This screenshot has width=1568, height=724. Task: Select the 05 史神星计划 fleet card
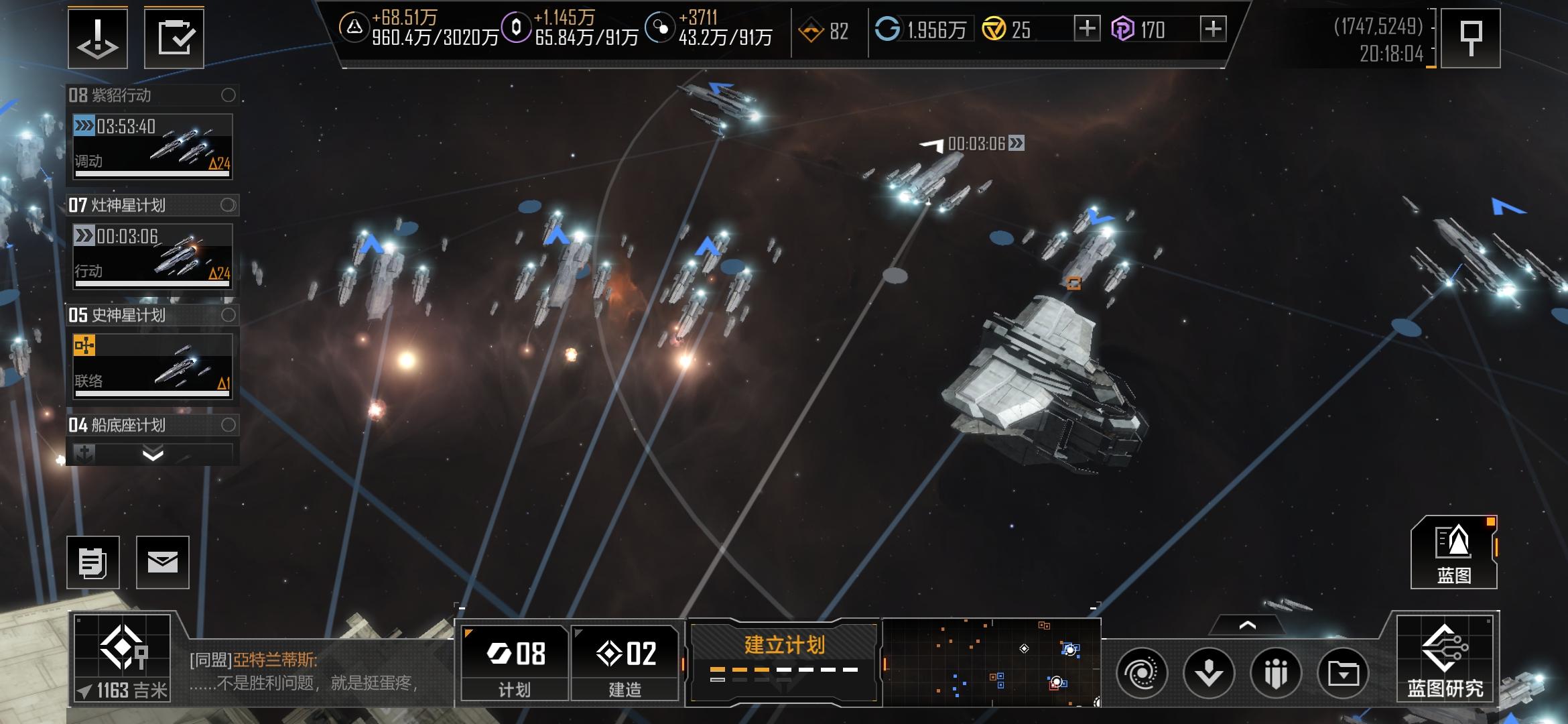pyautogui.click(x=153, y=367)
